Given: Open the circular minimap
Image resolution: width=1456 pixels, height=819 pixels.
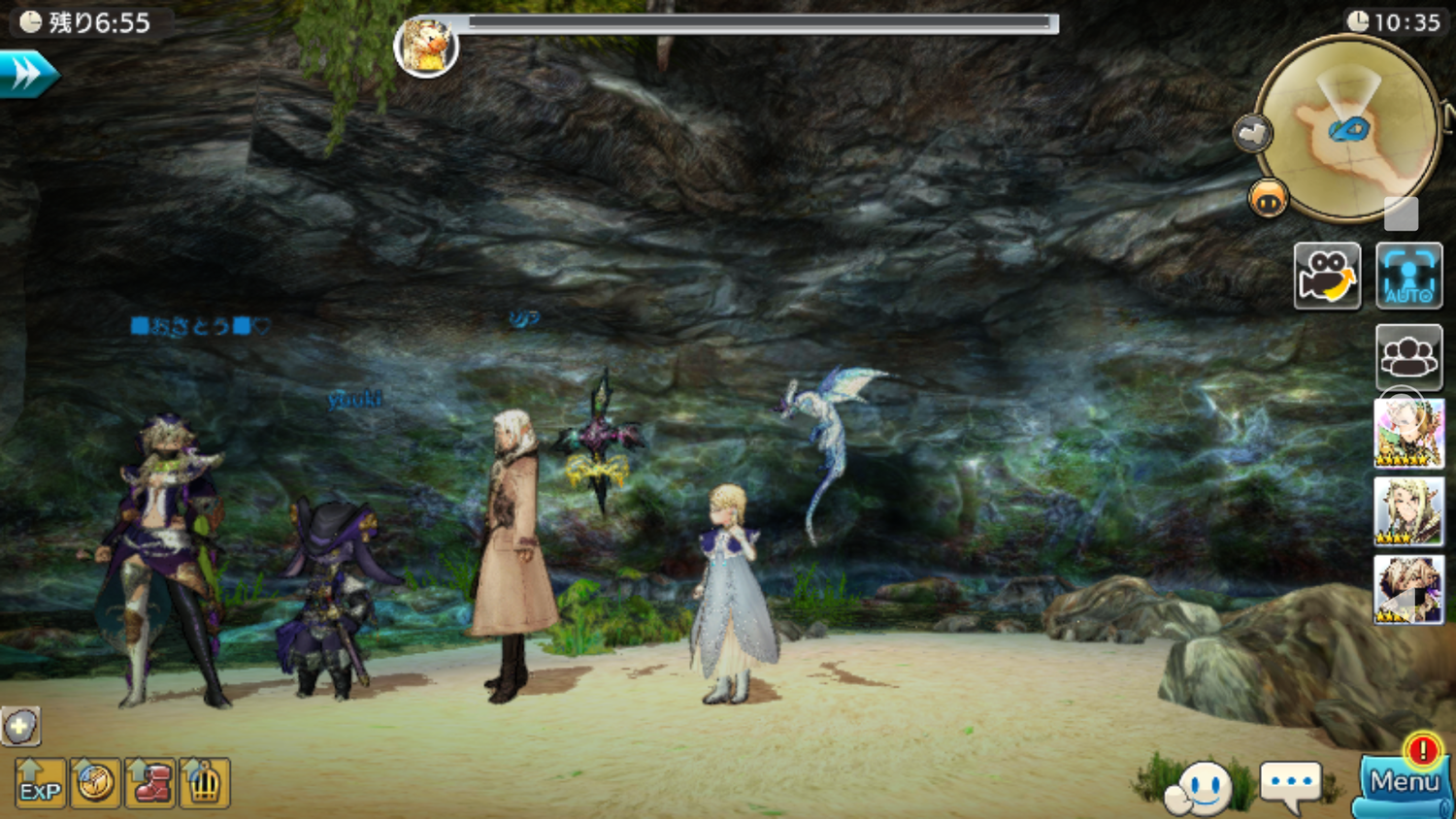Looking at the screenshot, I should (x=1347, y=129).
